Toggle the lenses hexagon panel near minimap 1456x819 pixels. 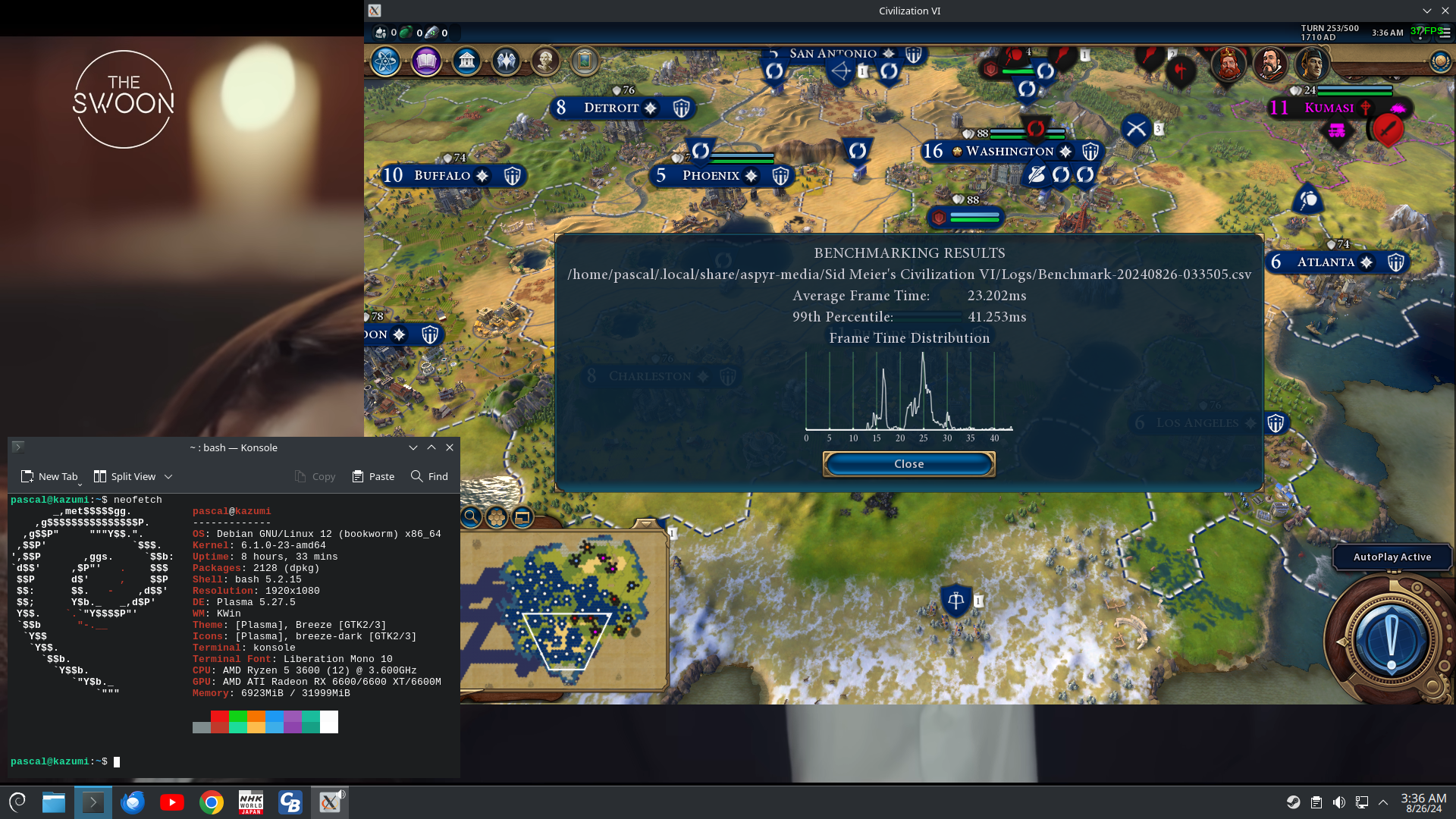coord(497,516)
